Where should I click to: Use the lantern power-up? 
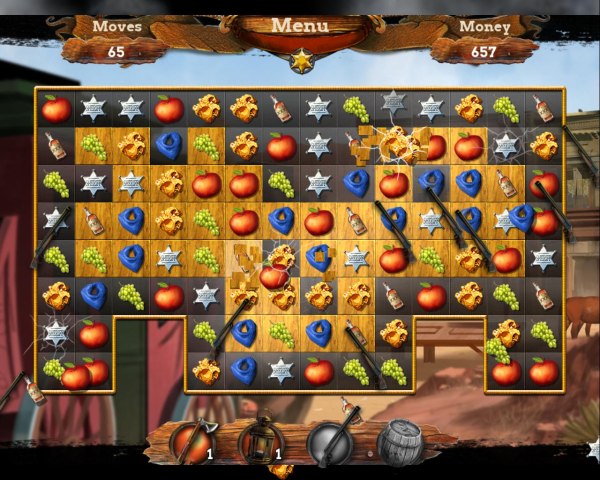coord(261,440)
